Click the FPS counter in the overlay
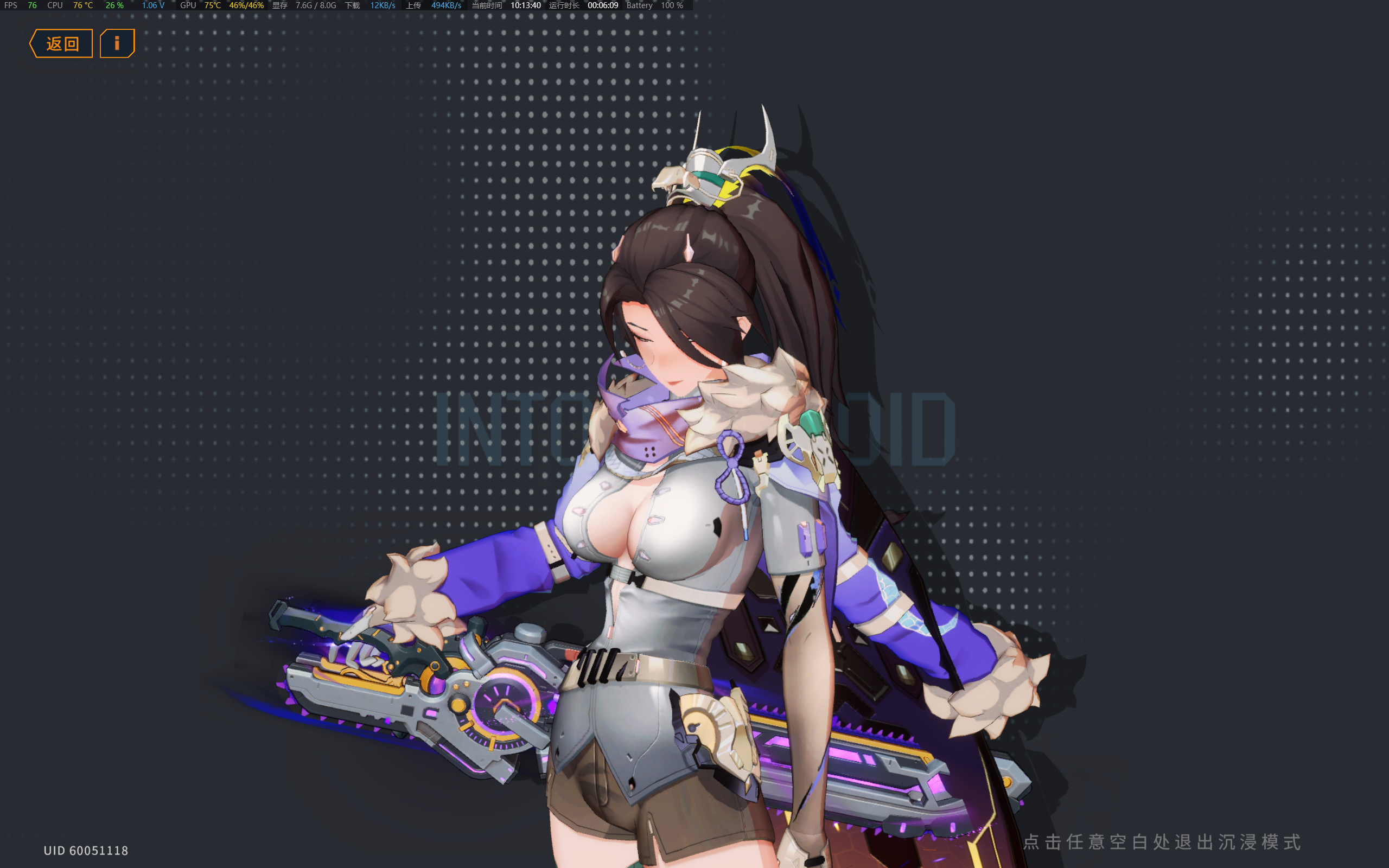Viewport: 1389px width, 868px height. tap(20, 5)
